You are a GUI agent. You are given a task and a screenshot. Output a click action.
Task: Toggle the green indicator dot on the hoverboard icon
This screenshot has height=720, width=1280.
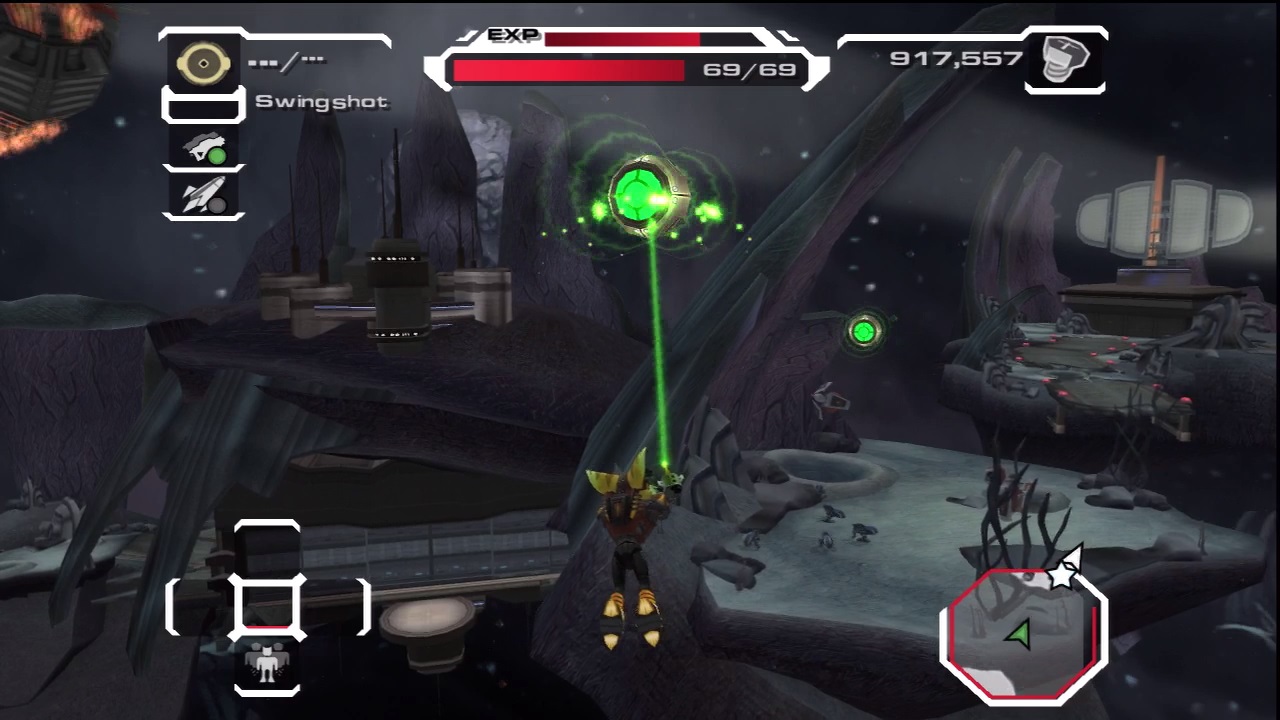pyautogui.click(x=218, y=156)
